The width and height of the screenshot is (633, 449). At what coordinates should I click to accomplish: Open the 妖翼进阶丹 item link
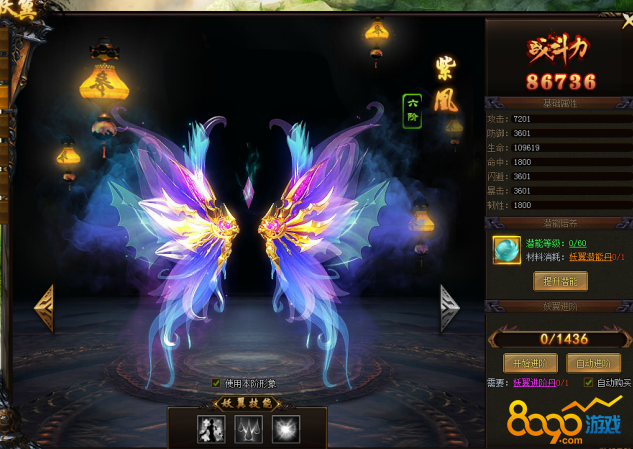[x=540, y=382]
